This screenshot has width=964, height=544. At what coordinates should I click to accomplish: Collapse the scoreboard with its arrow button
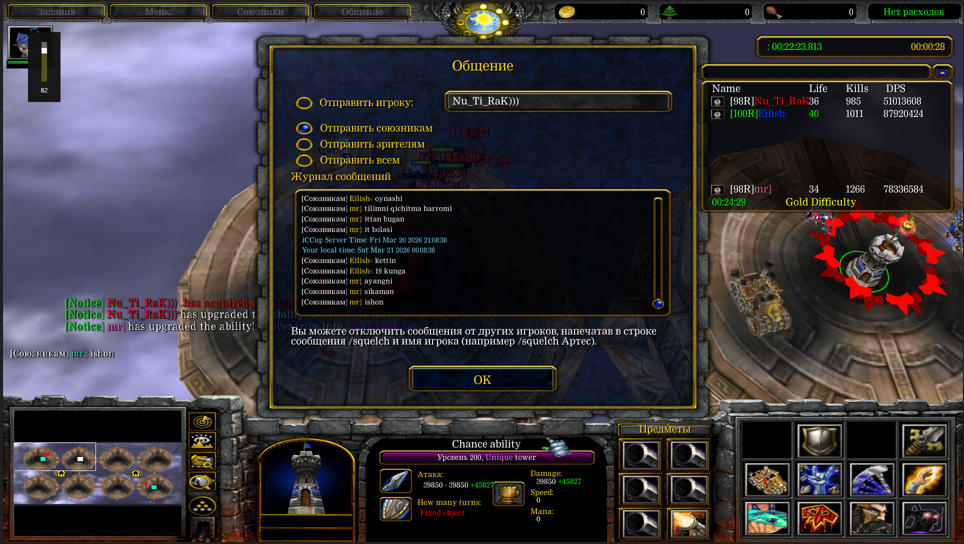[x=942, y=72]
